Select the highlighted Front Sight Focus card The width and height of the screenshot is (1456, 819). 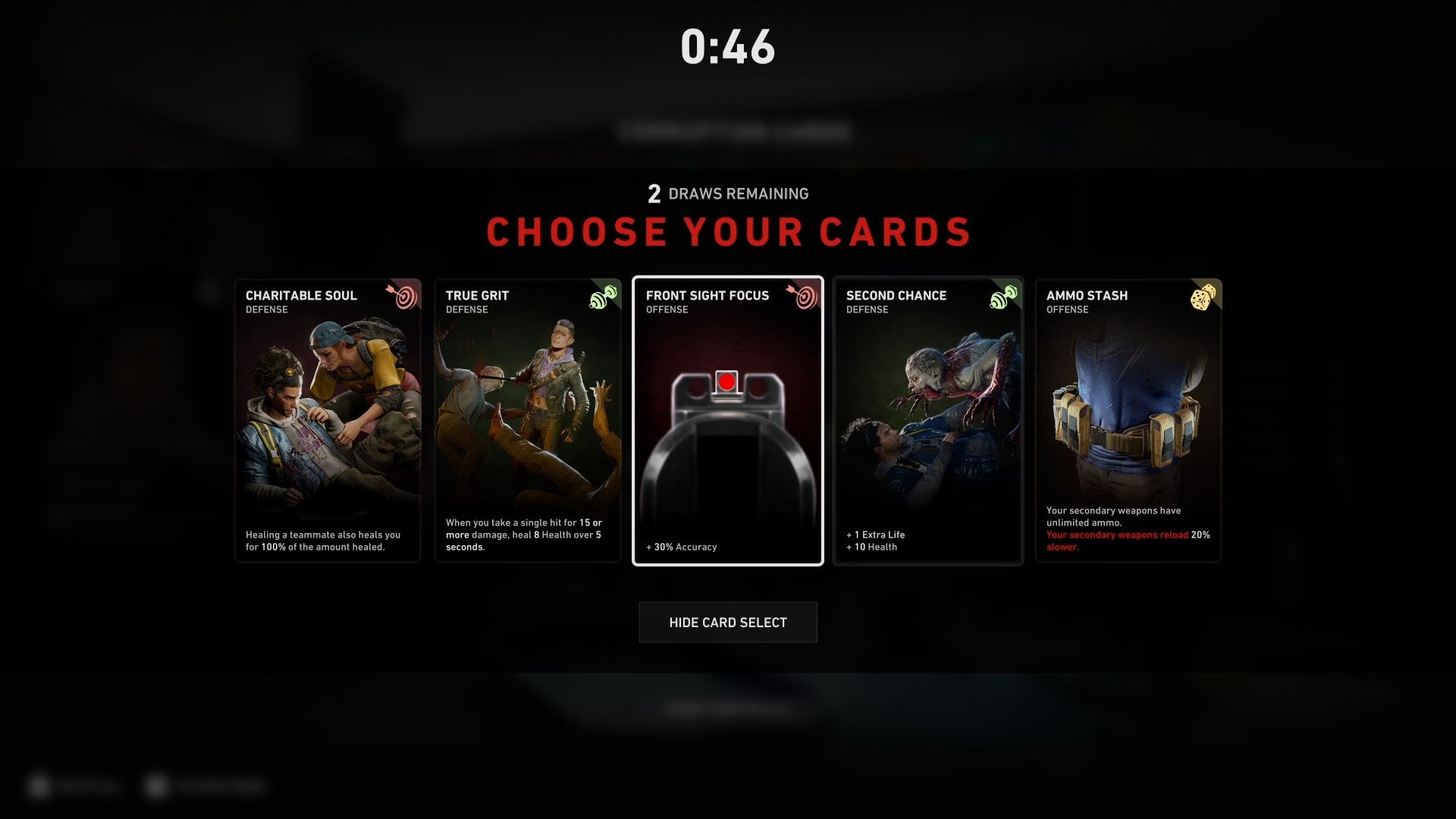pyautogui.click(x=728, y=421)
